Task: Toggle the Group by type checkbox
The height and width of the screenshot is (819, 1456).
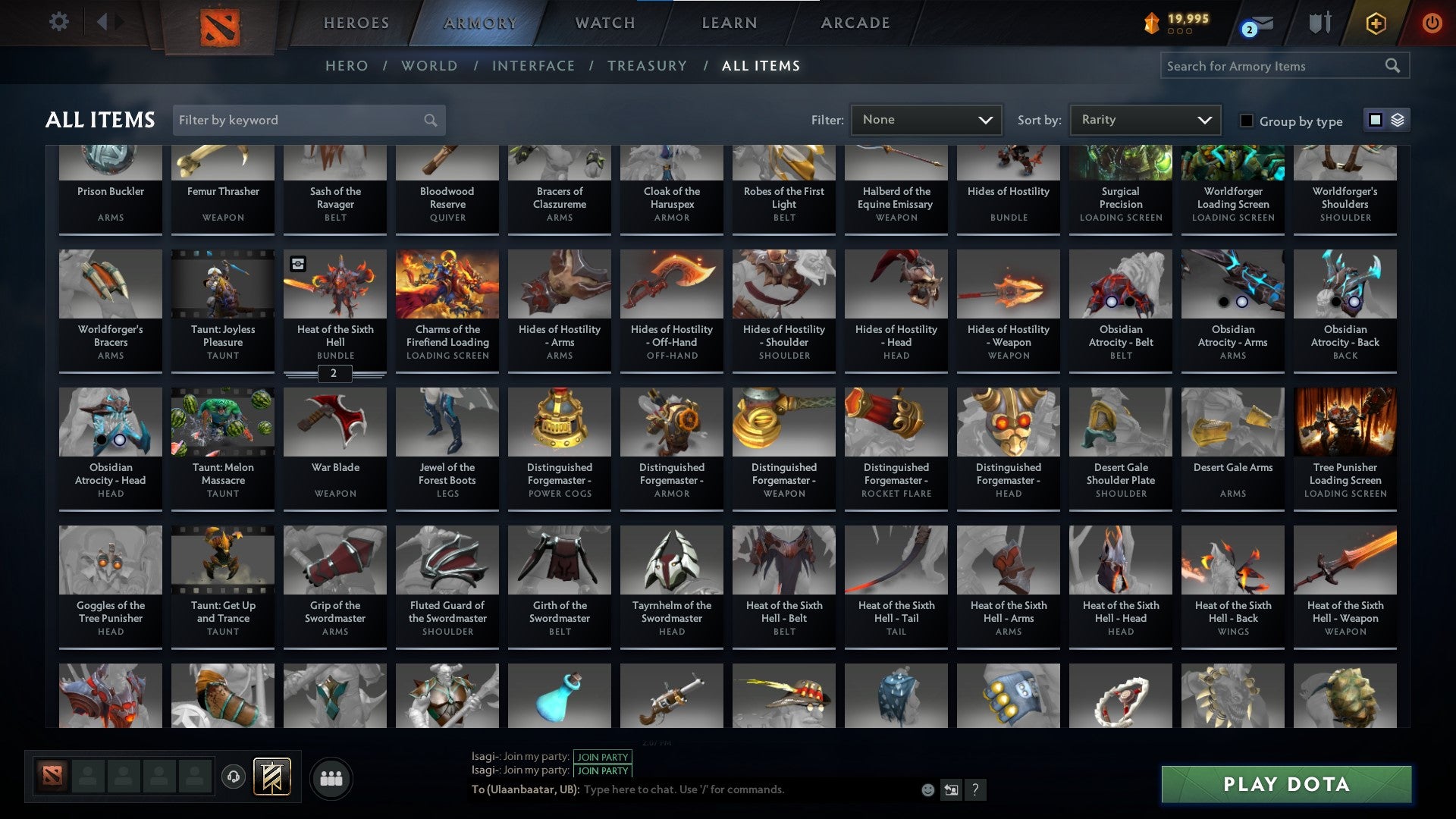Action: click(1247, 121)
